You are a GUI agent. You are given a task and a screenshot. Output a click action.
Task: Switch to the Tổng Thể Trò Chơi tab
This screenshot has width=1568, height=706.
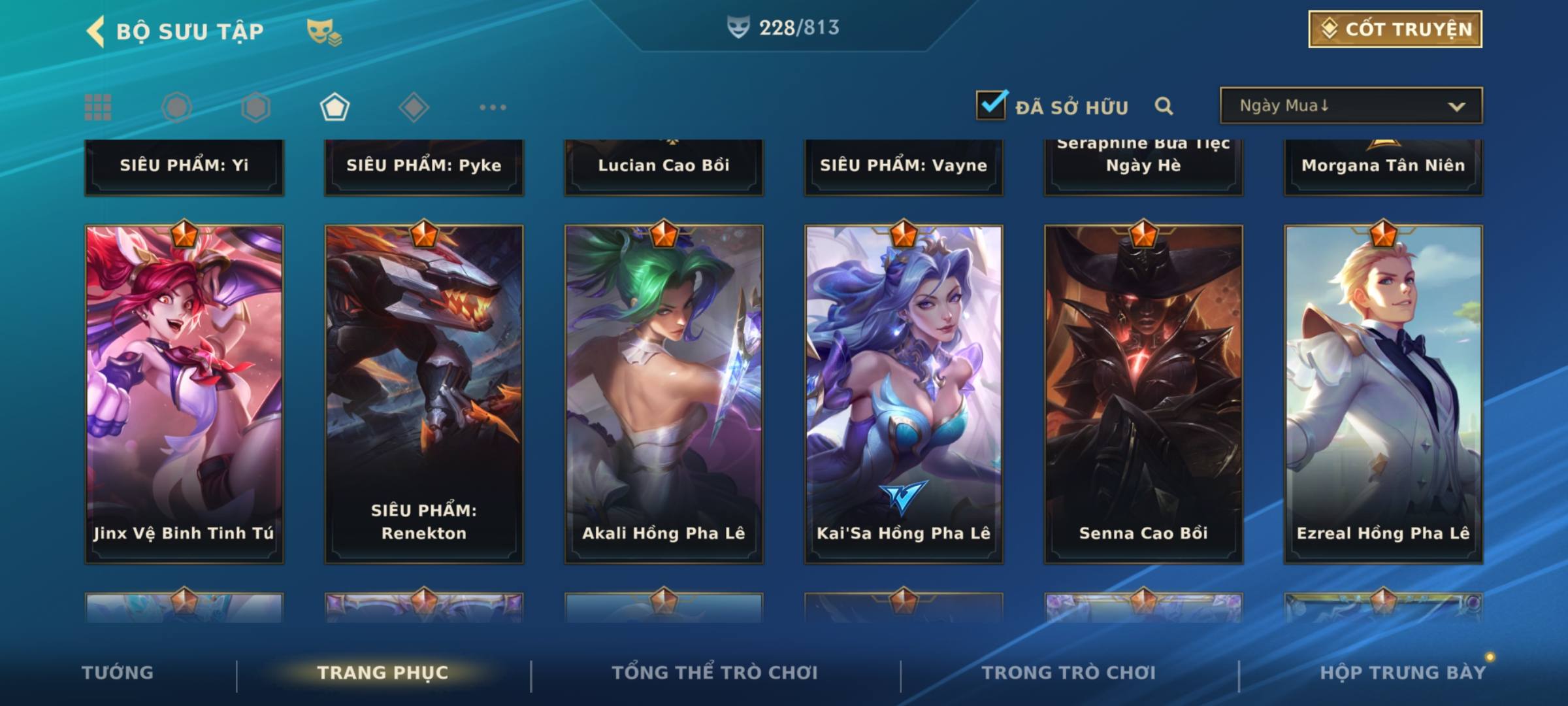[715, 673]
